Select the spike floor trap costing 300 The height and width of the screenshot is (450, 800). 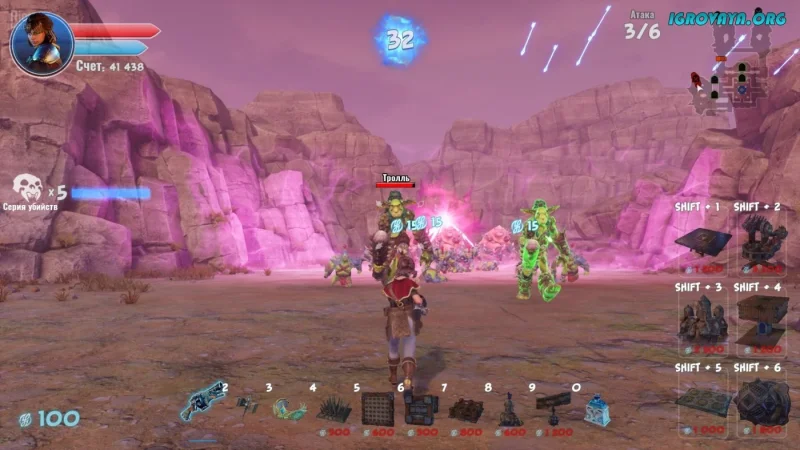333,408
